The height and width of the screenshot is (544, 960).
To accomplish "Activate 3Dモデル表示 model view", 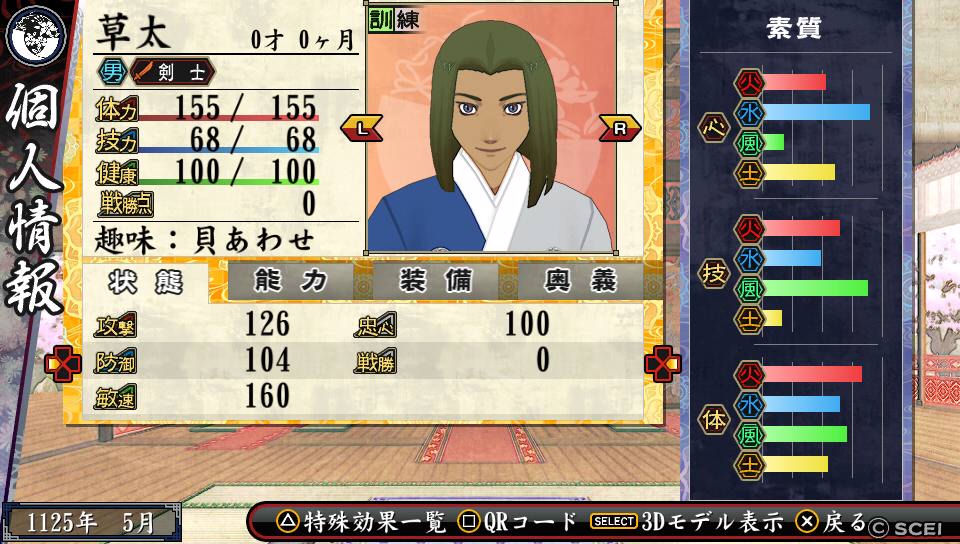I will pos(687,522).
